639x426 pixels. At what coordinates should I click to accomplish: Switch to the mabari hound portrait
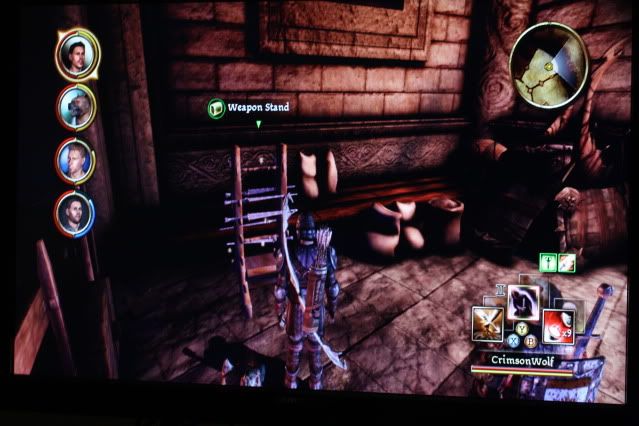tap(77, 106)
